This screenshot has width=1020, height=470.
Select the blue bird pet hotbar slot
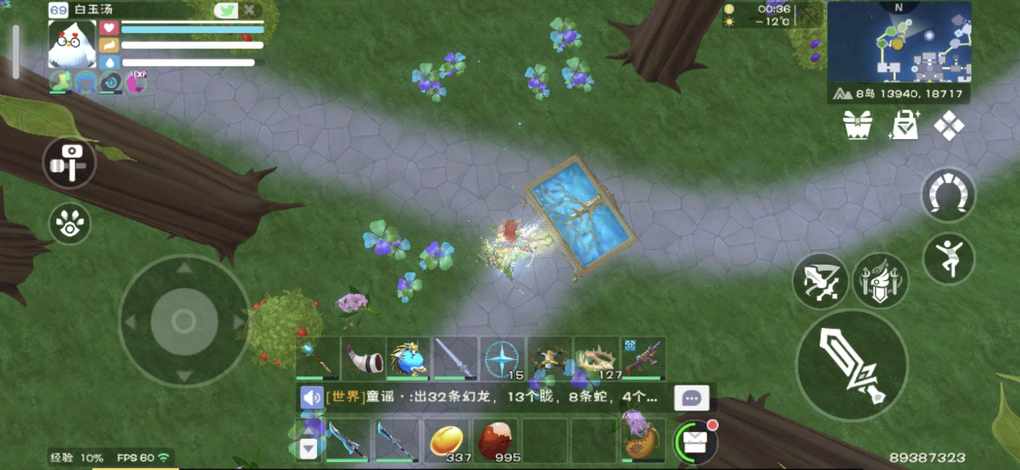pyautogui.click(x=409, y=358)
